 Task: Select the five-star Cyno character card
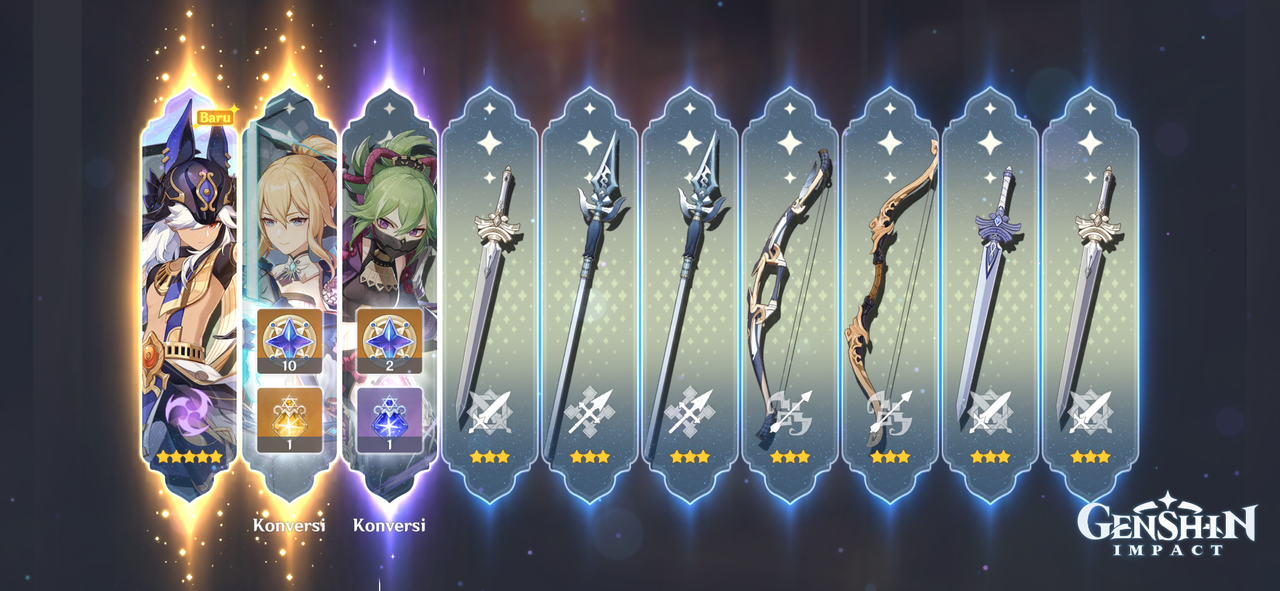(189, 290)
